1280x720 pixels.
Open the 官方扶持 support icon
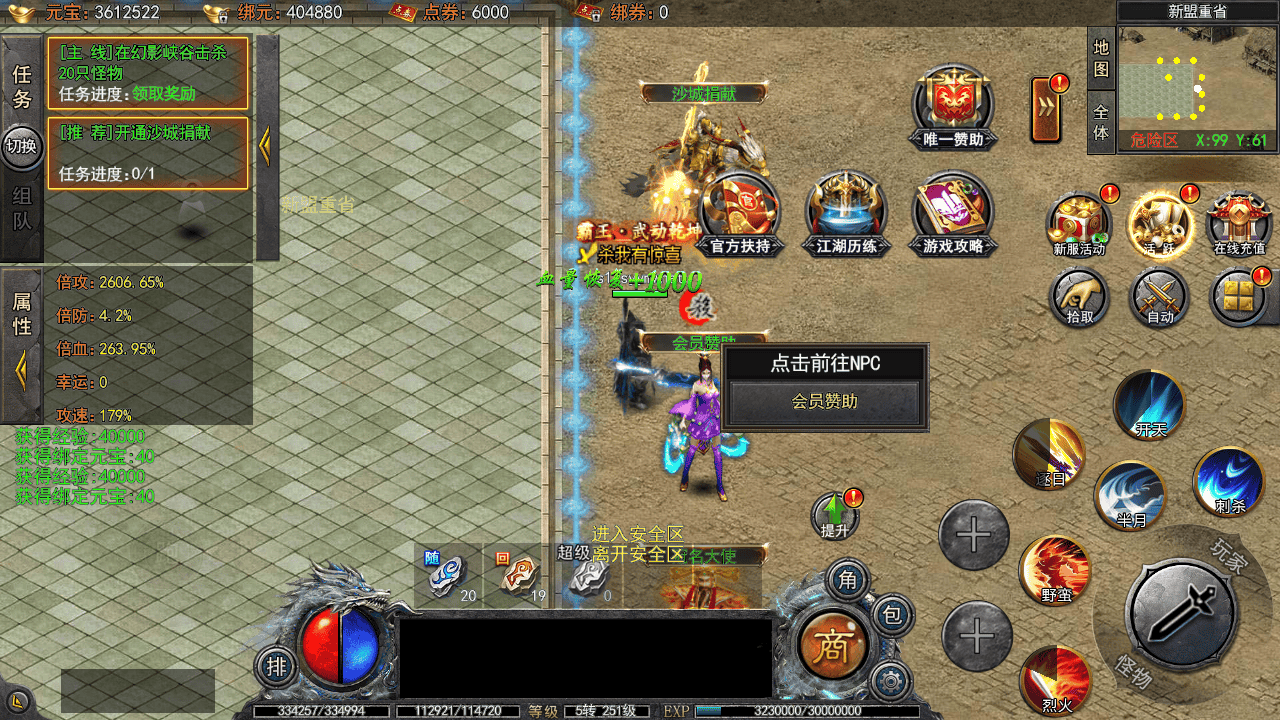(x=740, y=210)
